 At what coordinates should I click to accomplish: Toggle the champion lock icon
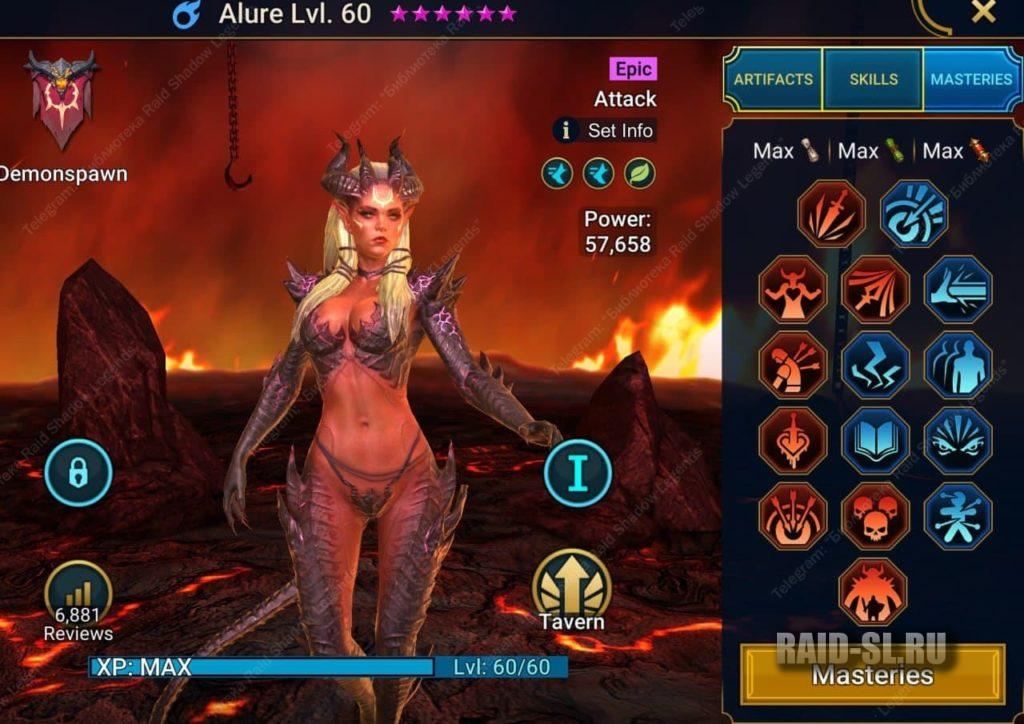pos(78,472)
